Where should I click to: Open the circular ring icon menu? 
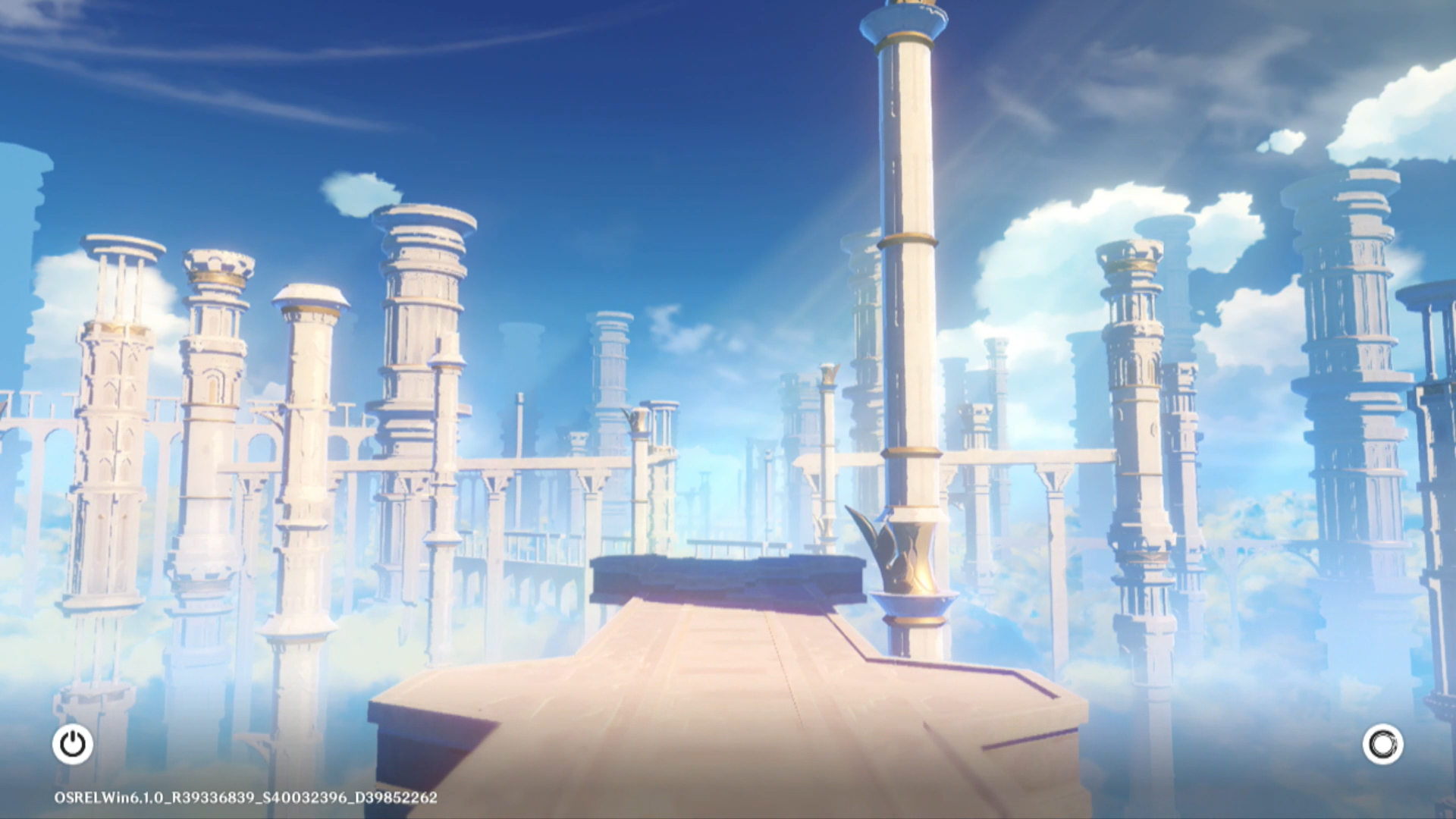[1382, 744]
